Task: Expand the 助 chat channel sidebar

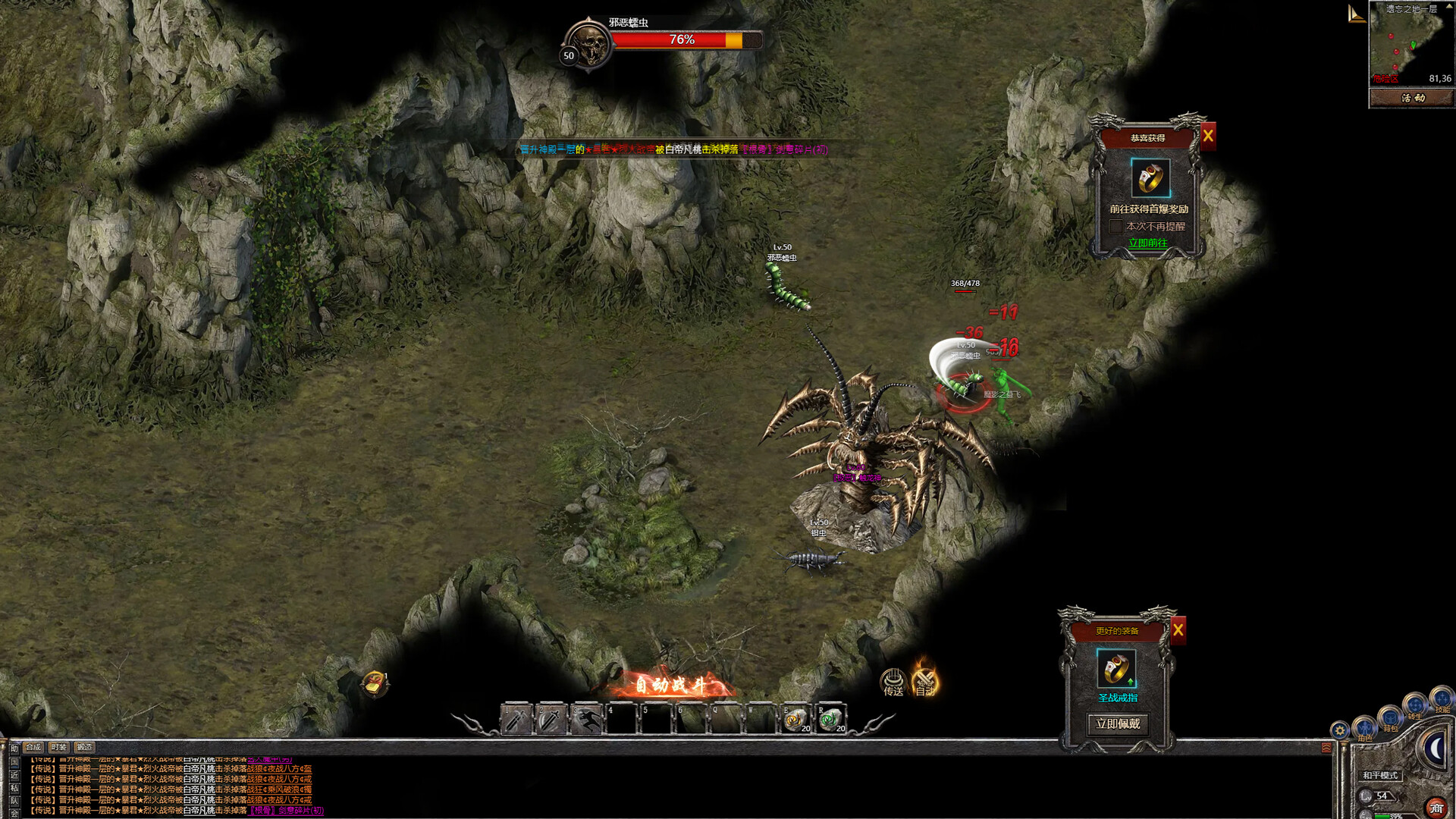Action: pyautogui.click(x=15, y=748)
